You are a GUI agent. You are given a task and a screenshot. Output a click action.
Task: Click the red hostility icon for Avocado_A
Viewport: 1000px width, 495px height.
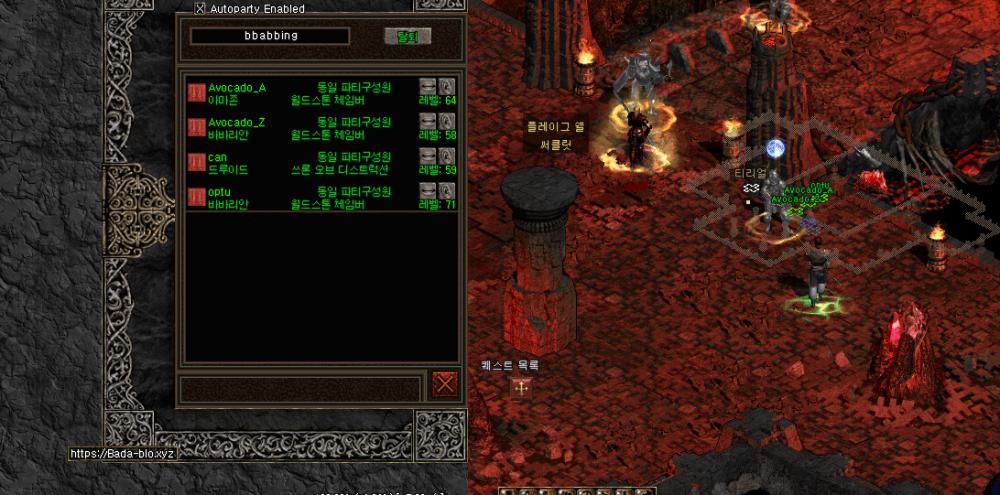(196, 93)
